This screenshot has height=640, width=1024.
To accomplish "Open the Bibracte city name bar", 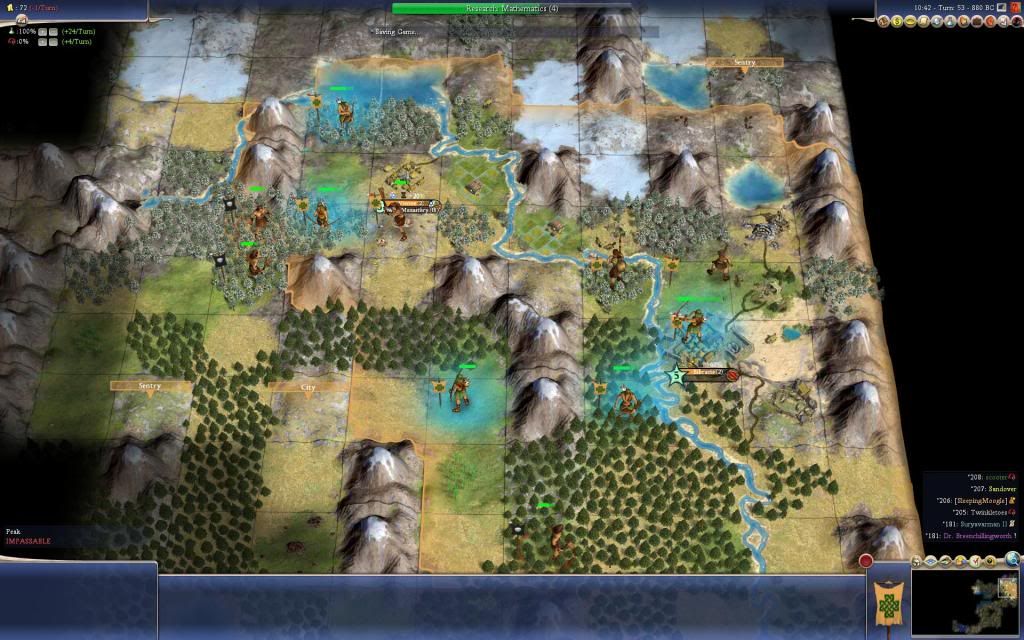I will pos(707,374).
